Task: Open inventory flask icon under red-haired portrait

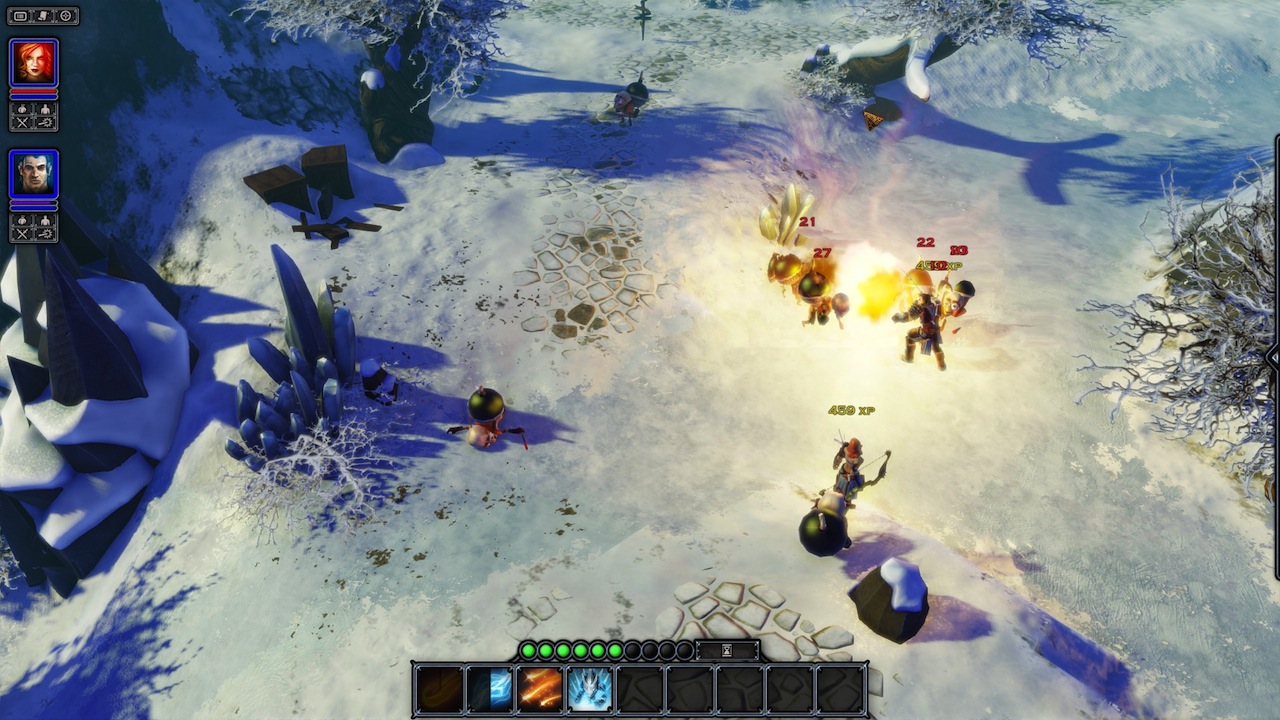Action: click(23, 109)
